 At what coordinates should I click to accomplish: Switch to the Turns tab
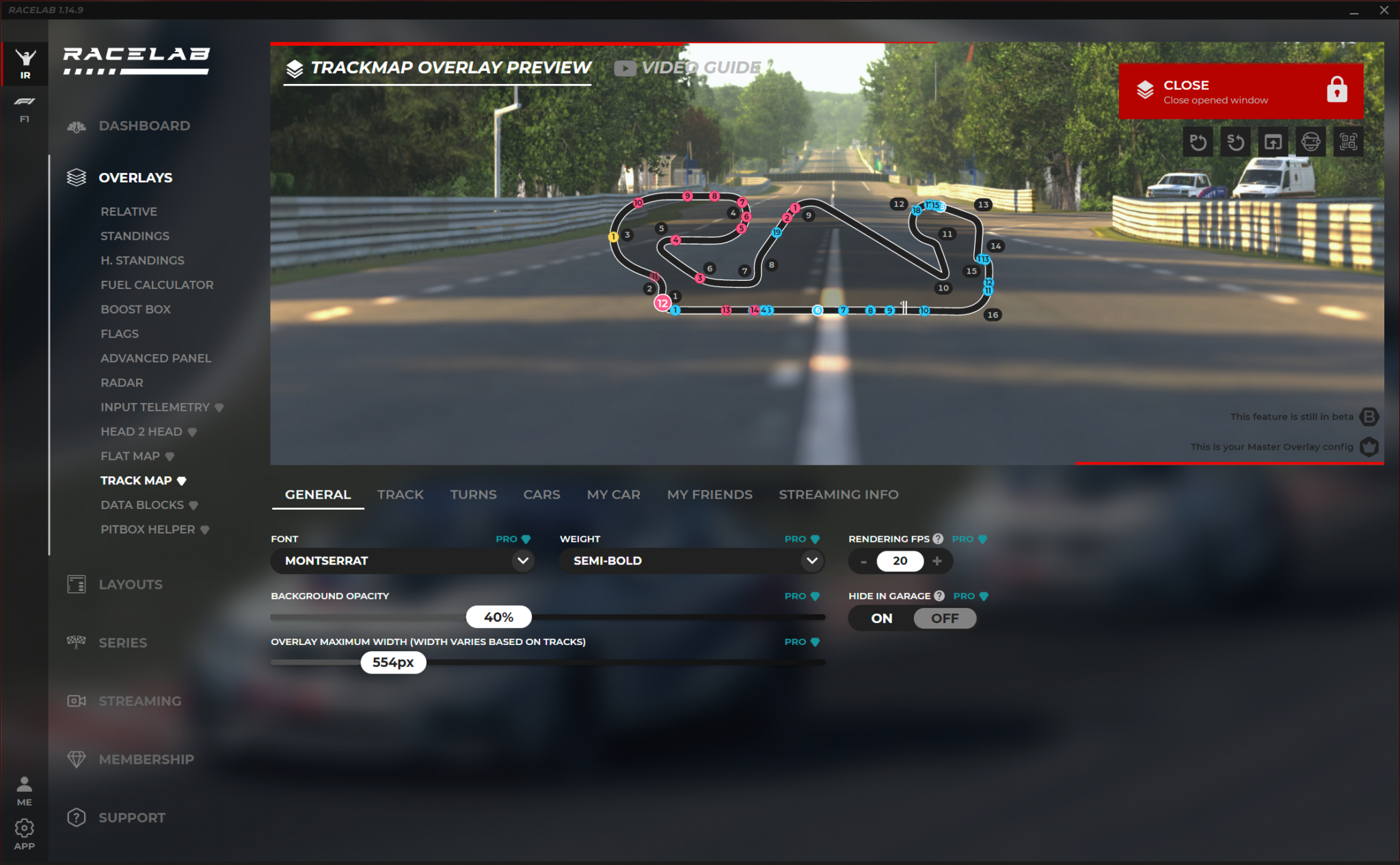pos(473,494)
